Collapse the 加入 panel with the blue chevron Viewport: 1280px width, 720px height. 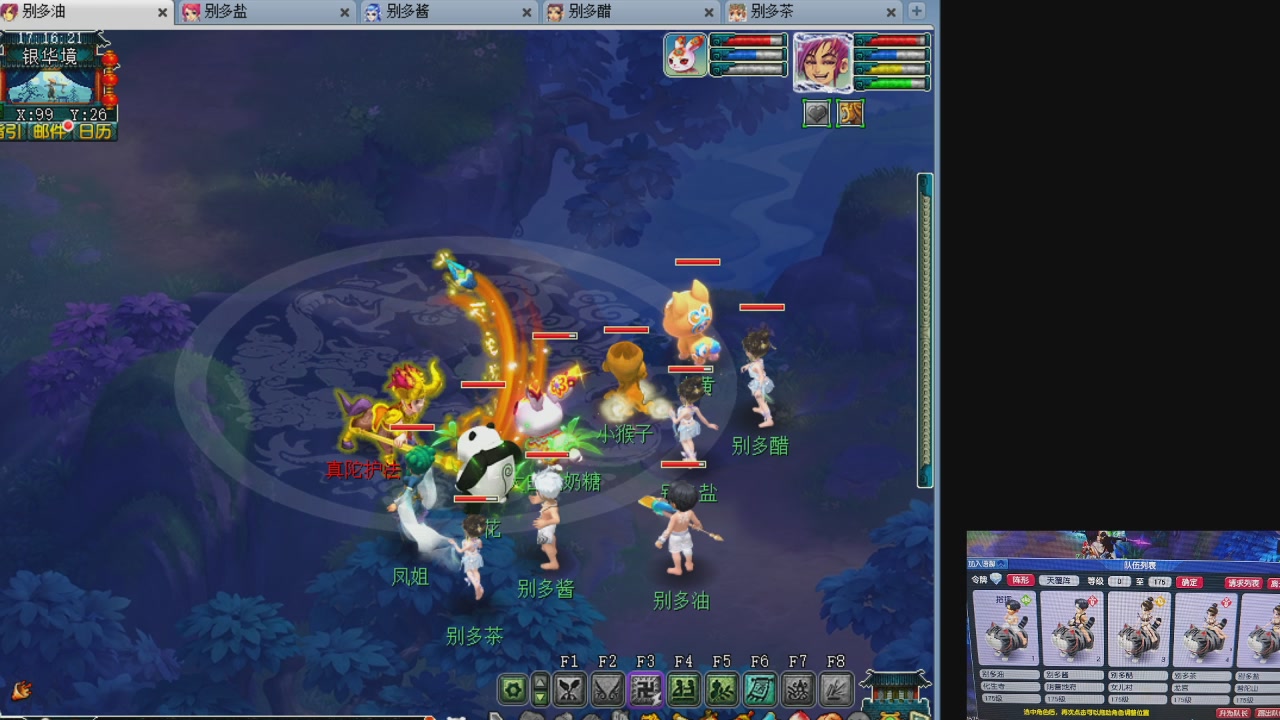click(1001, 563)
